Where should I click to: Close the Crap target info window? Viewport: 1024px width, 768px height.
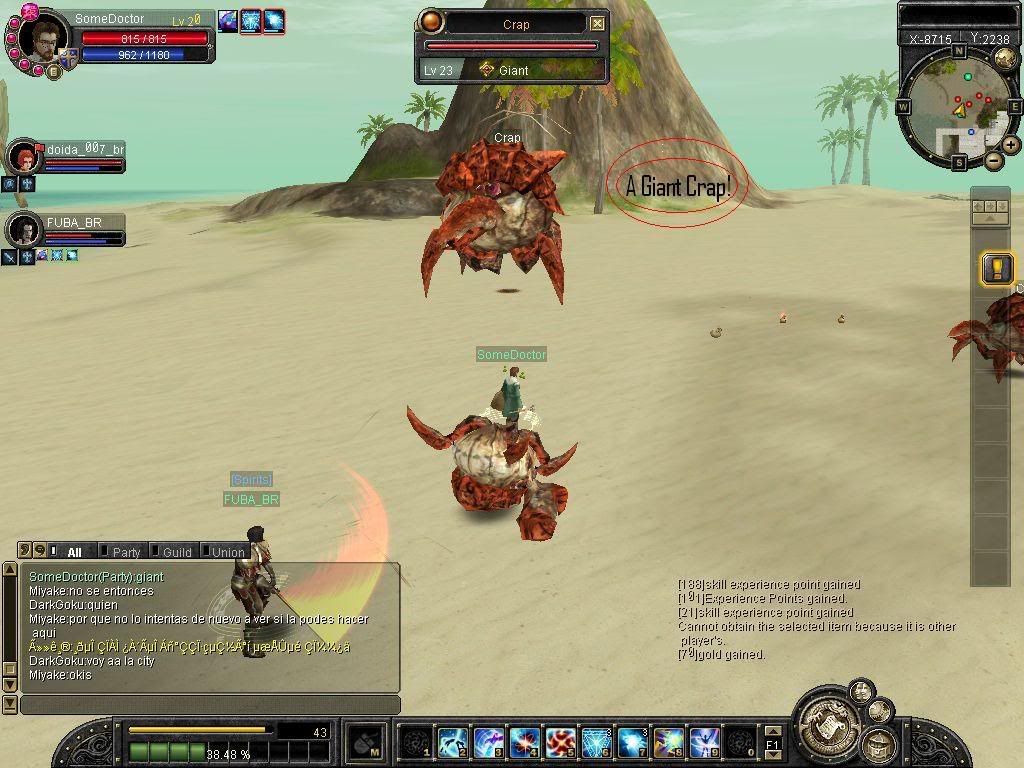tap(597, 23)
